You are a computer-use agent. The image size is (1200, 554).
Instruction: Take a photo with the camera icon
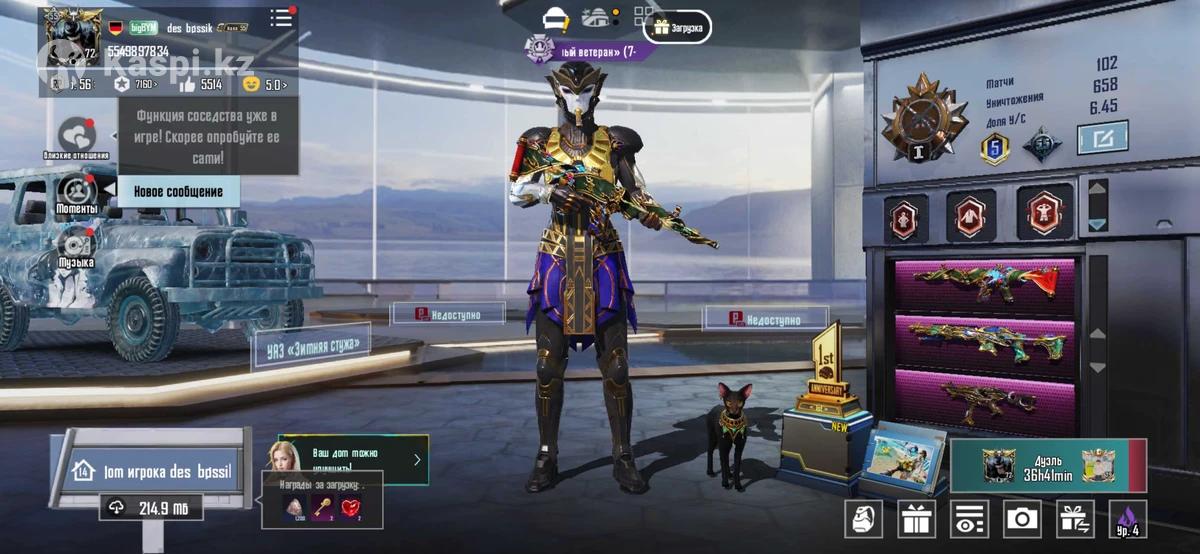click(x=1021, y=519)
